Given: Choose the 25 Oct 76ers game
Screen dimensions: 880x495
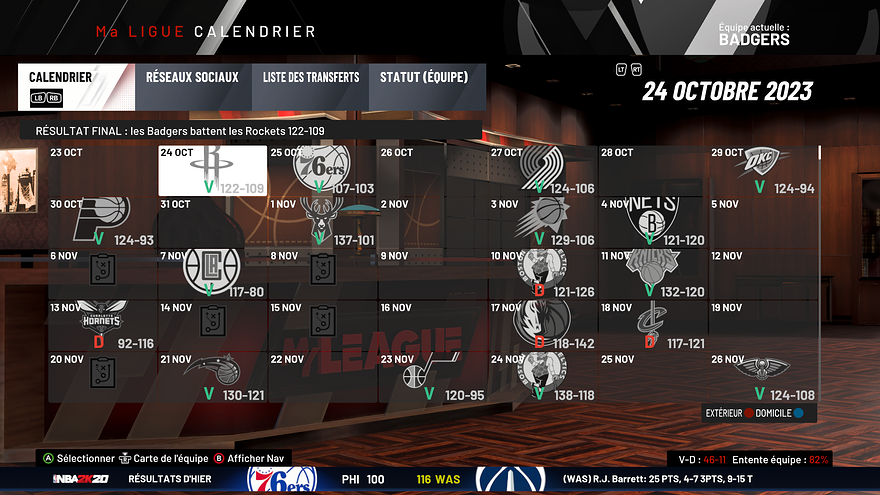Looking at the screenshot, I should coord(322,171).
